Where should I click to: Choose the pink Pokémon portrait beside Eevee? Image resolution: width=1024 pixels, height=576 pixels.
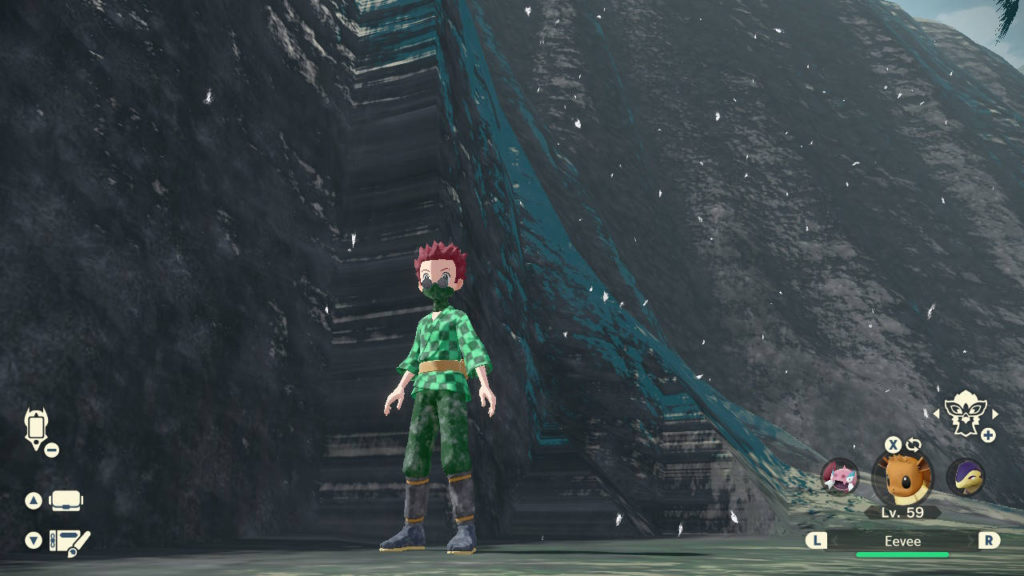[x=840, y=476]
